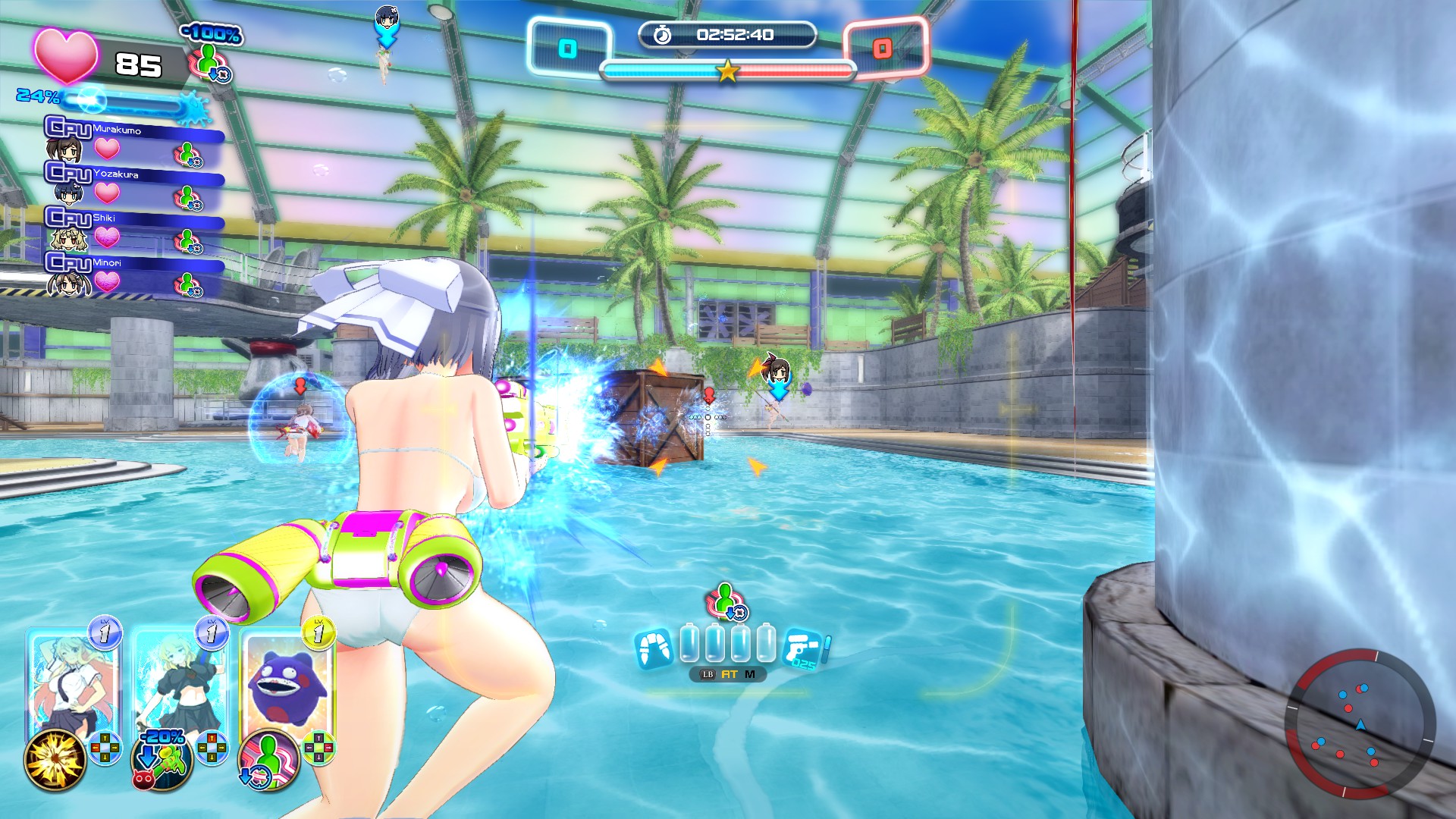Click Murakumo's heal debuff status icon
Image resolution: width=1456 pixels, height=819 pixels.
(x=189, y=154)
